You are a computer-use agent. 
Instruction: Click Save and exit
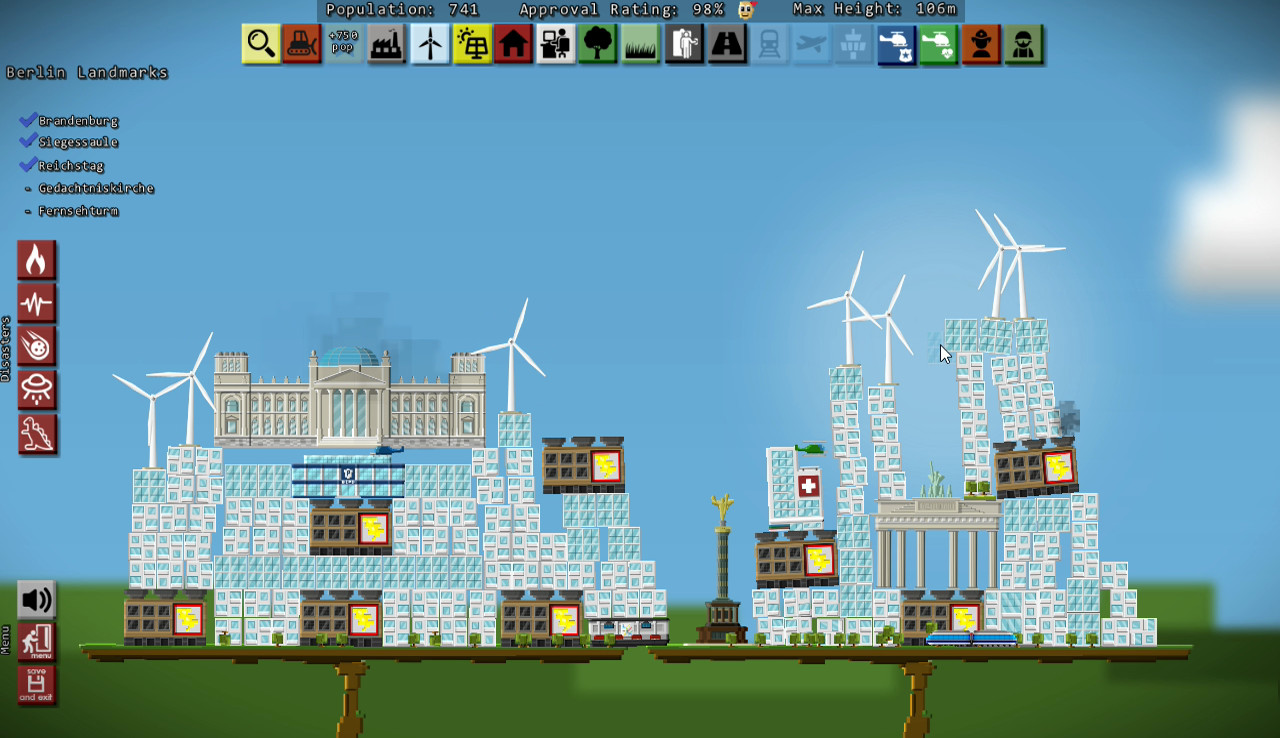tap(37, 685)
